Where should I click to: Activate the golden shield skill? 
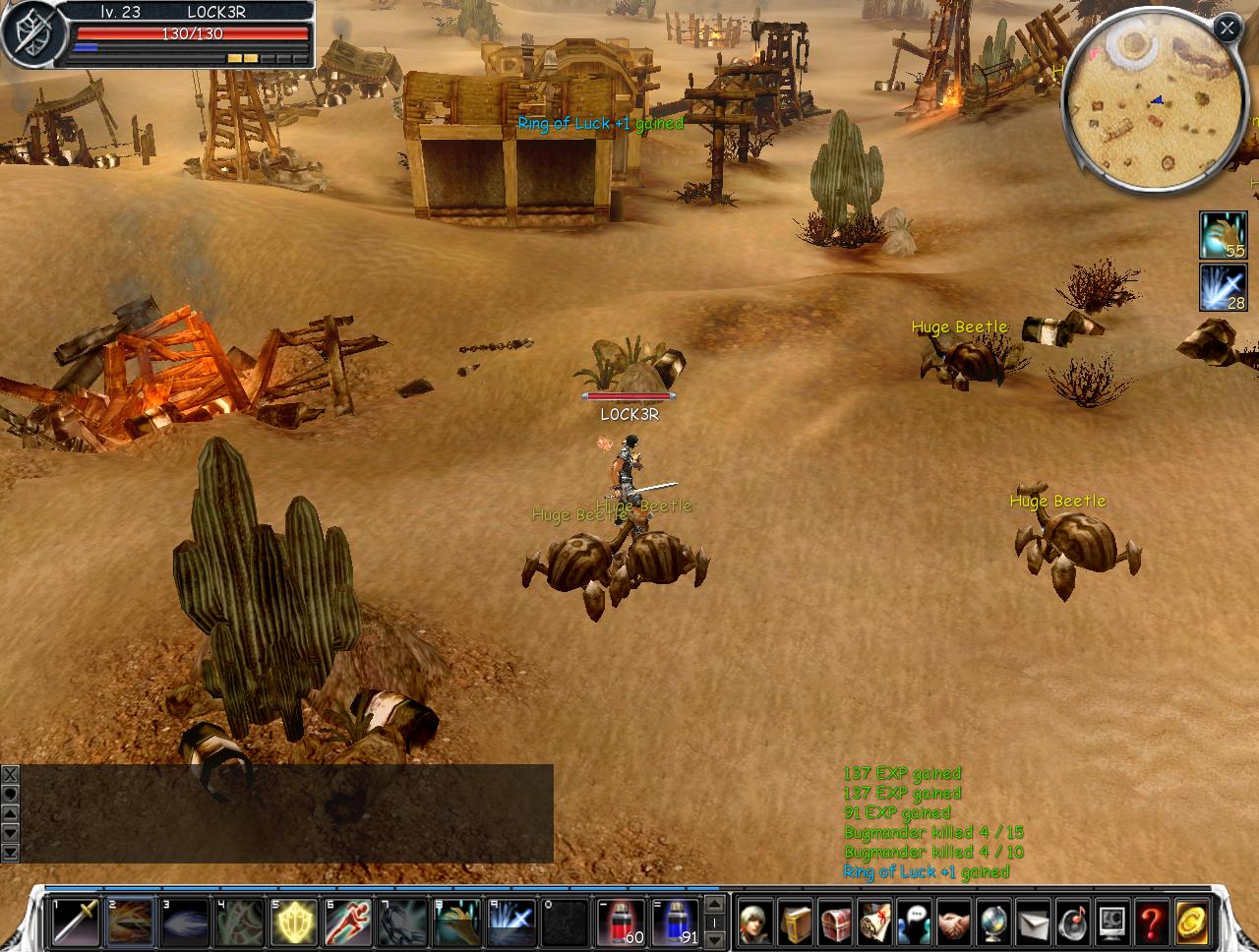pos(294,922)
